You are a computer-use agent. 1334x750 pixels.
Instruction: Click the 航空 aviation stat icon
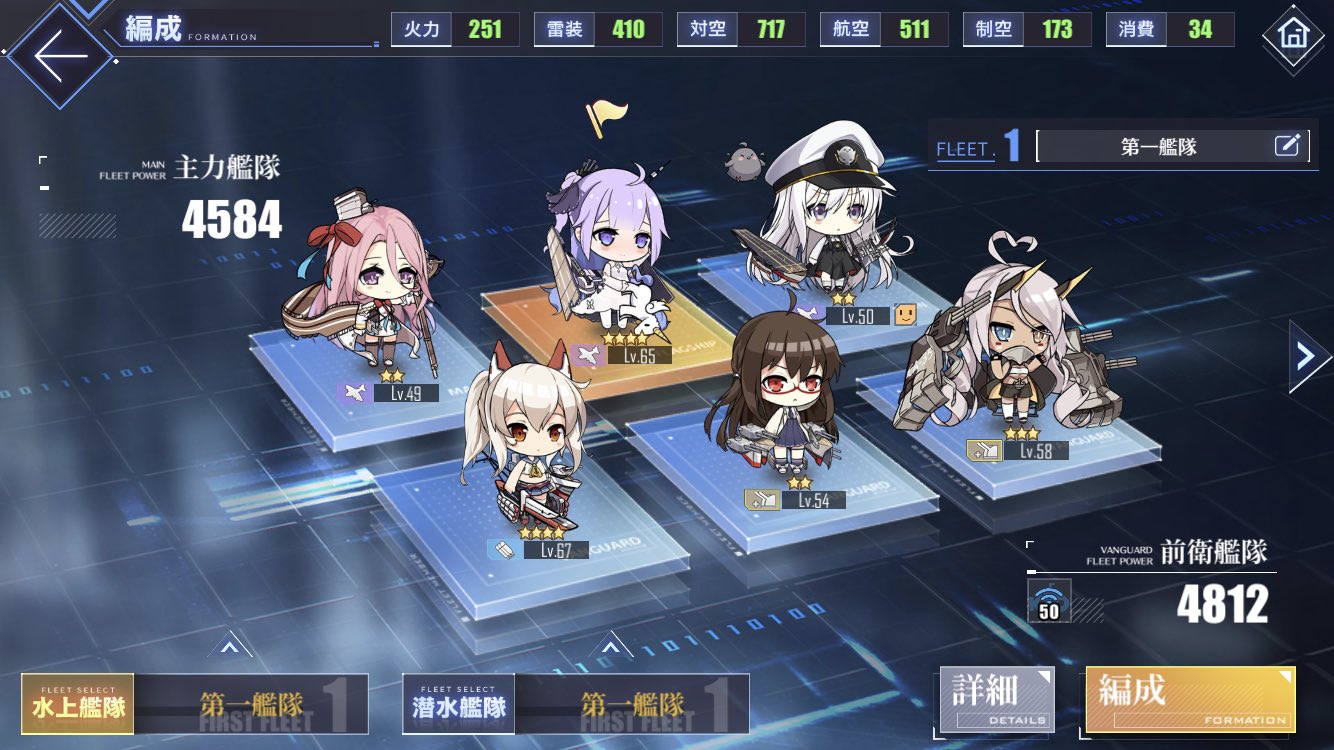(849, 29)
